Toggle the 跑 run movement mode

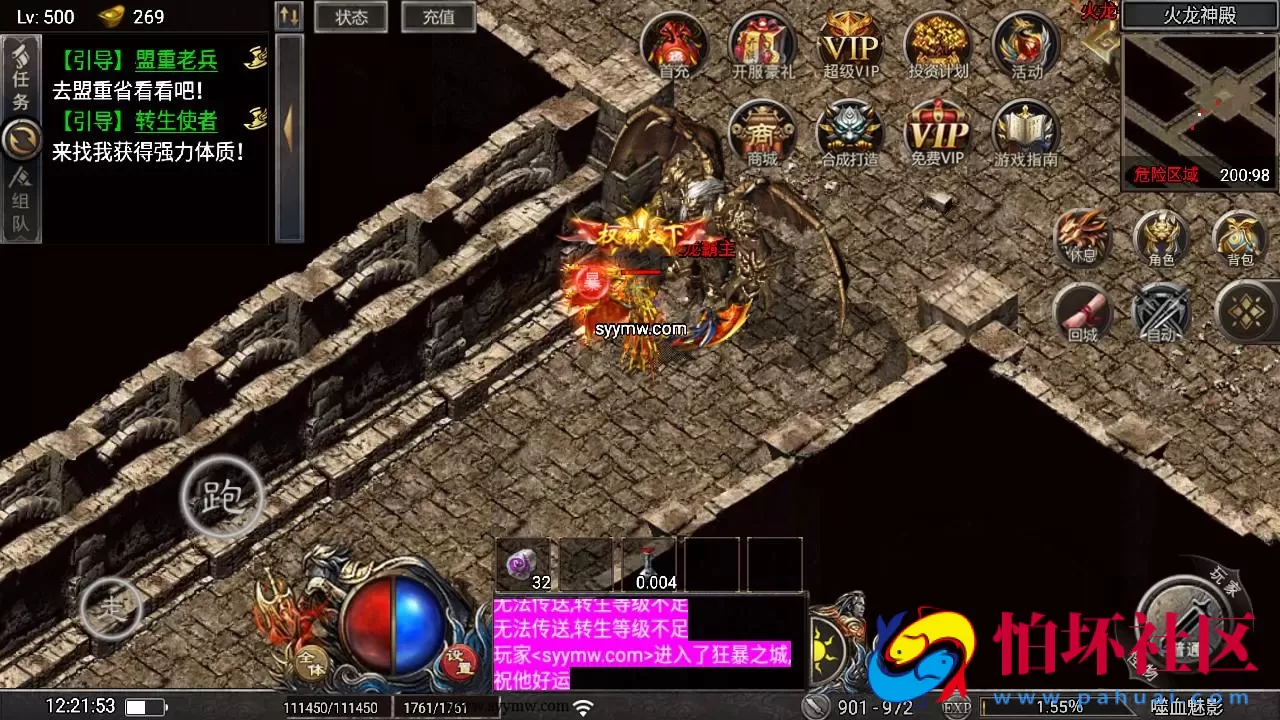(x=222, y=497)
